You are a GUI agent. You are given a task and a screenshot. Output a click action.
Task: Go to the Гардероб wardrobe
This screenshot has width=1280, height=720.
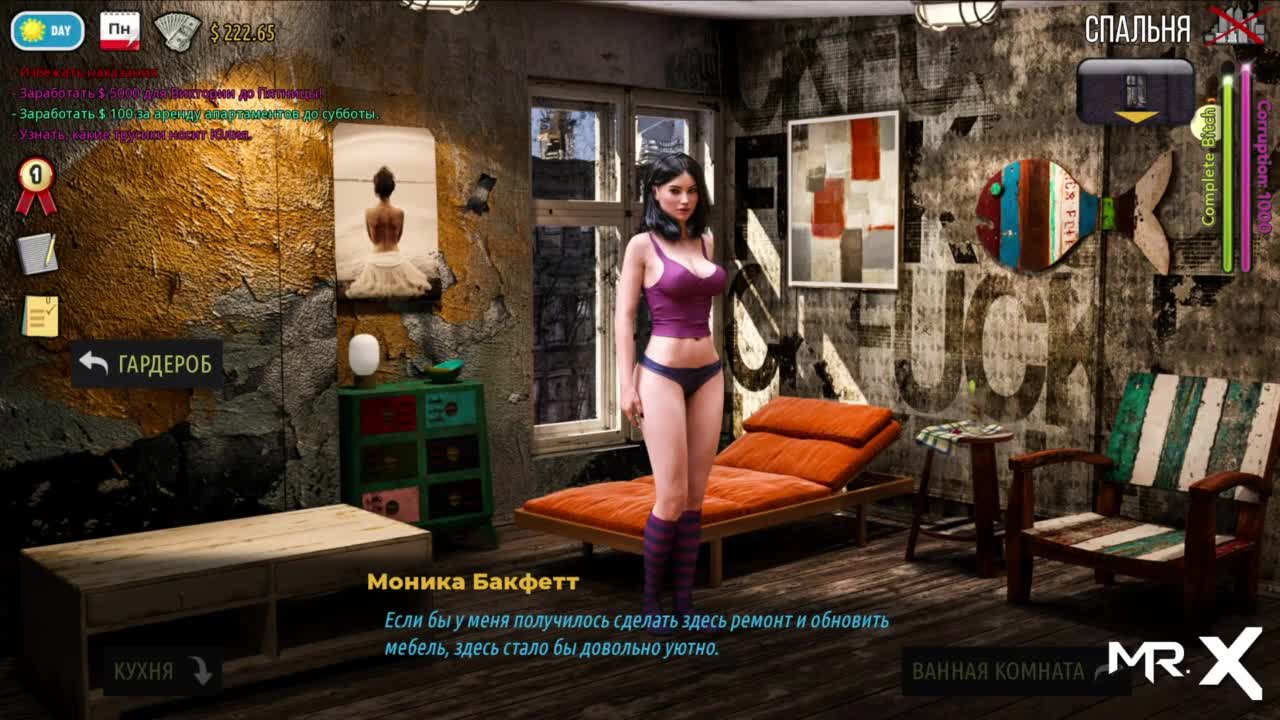coord(146,364)
